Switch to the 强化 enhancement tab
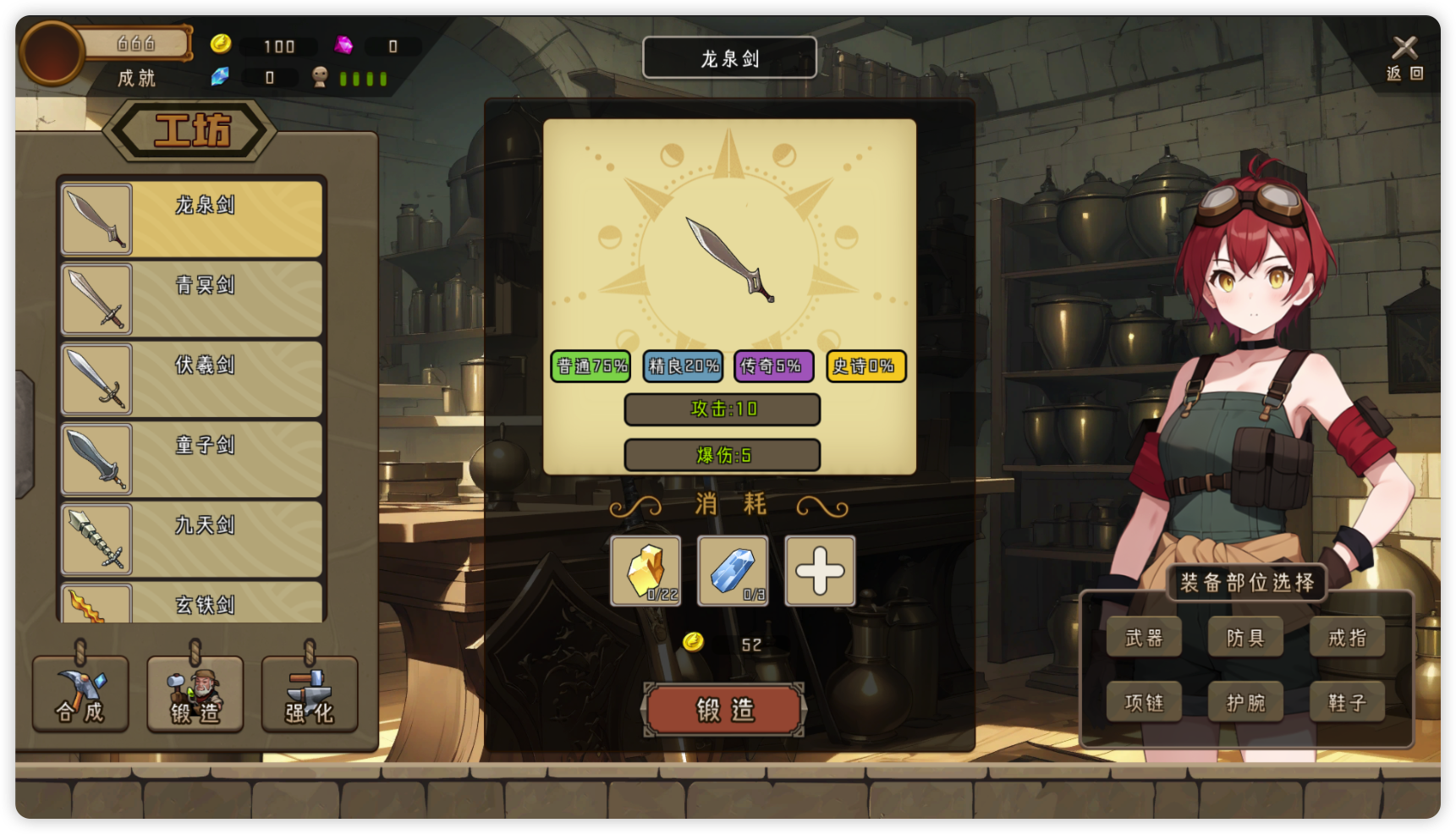The width and height of the screenshot is (1456, 834). [x=310, y=694]
